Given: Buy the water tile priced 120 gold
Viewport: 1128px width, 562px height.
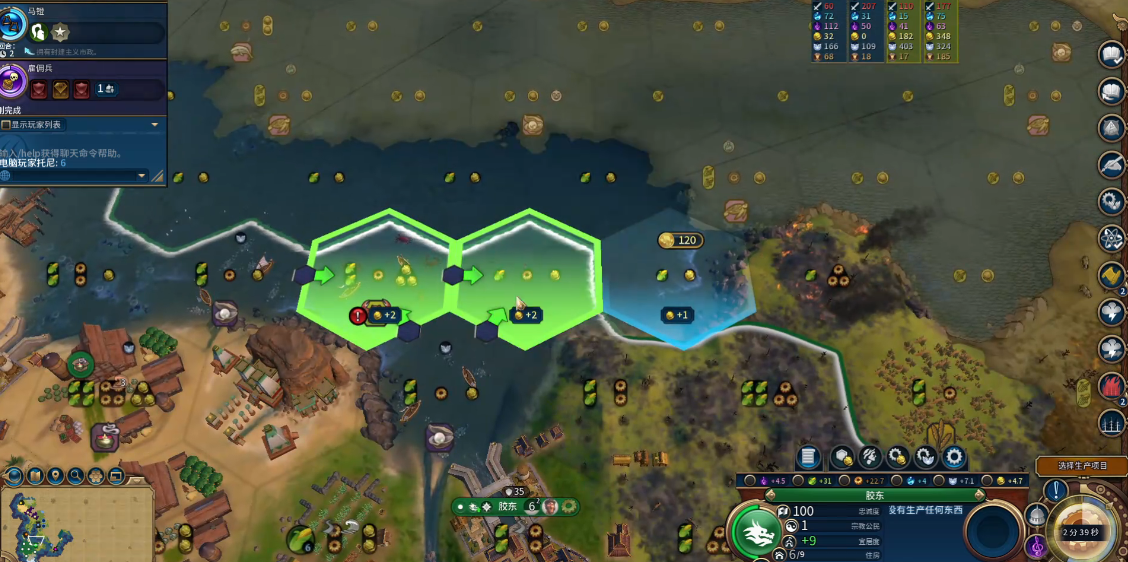Looking at the screenshot, I should [x=678, y=240].
